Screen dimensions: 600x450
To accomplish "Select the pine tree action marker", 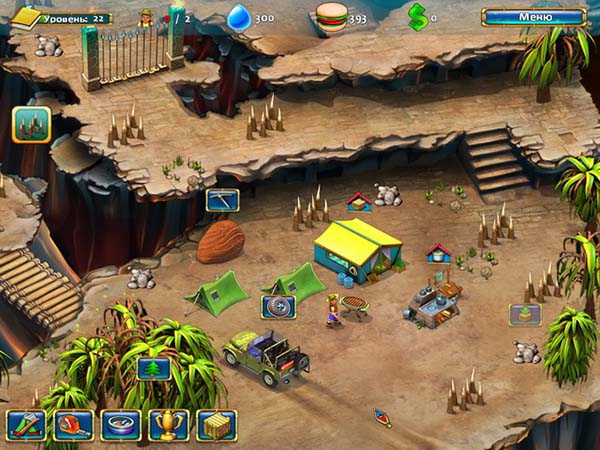I will [153, 368].
